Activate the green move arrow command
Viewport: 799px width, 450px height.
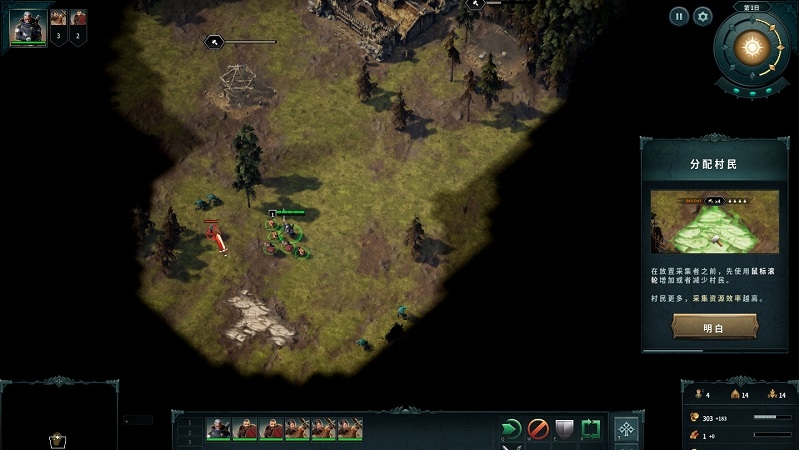pyautogui.click(x=511, y=429)
